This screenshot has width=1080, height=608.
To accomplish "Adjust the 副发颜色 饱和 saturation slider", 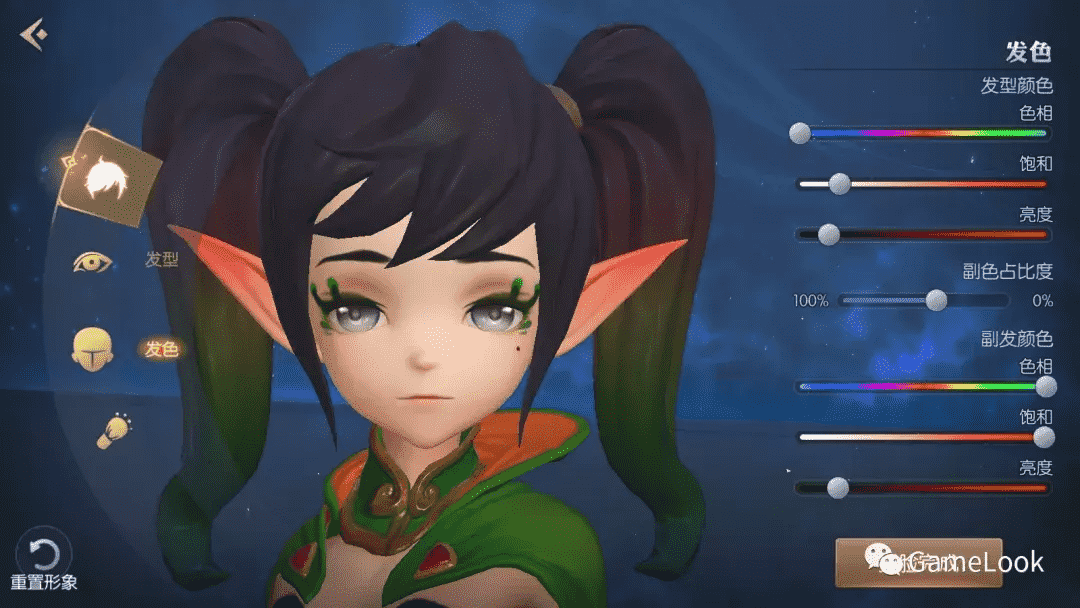I will tap(1044, 437).
